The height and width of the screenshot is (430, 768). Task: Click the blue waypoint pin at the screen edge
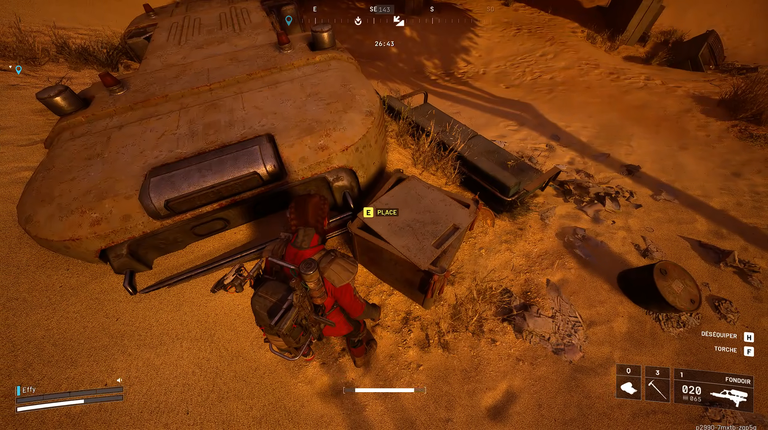click(18, 70)
